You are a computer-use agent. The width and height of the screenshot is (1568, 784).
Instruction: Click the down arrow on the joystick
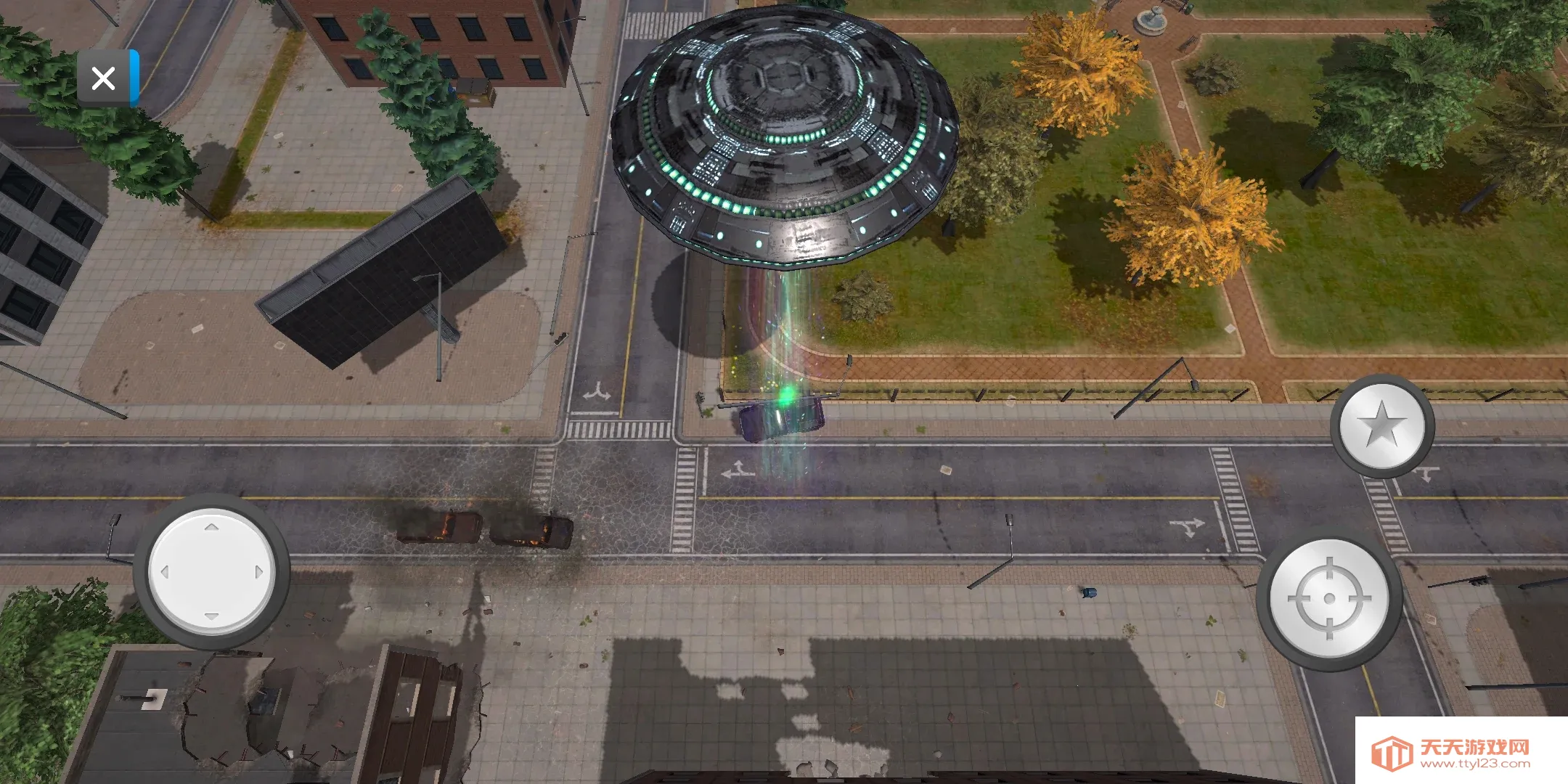pos(211,616)
